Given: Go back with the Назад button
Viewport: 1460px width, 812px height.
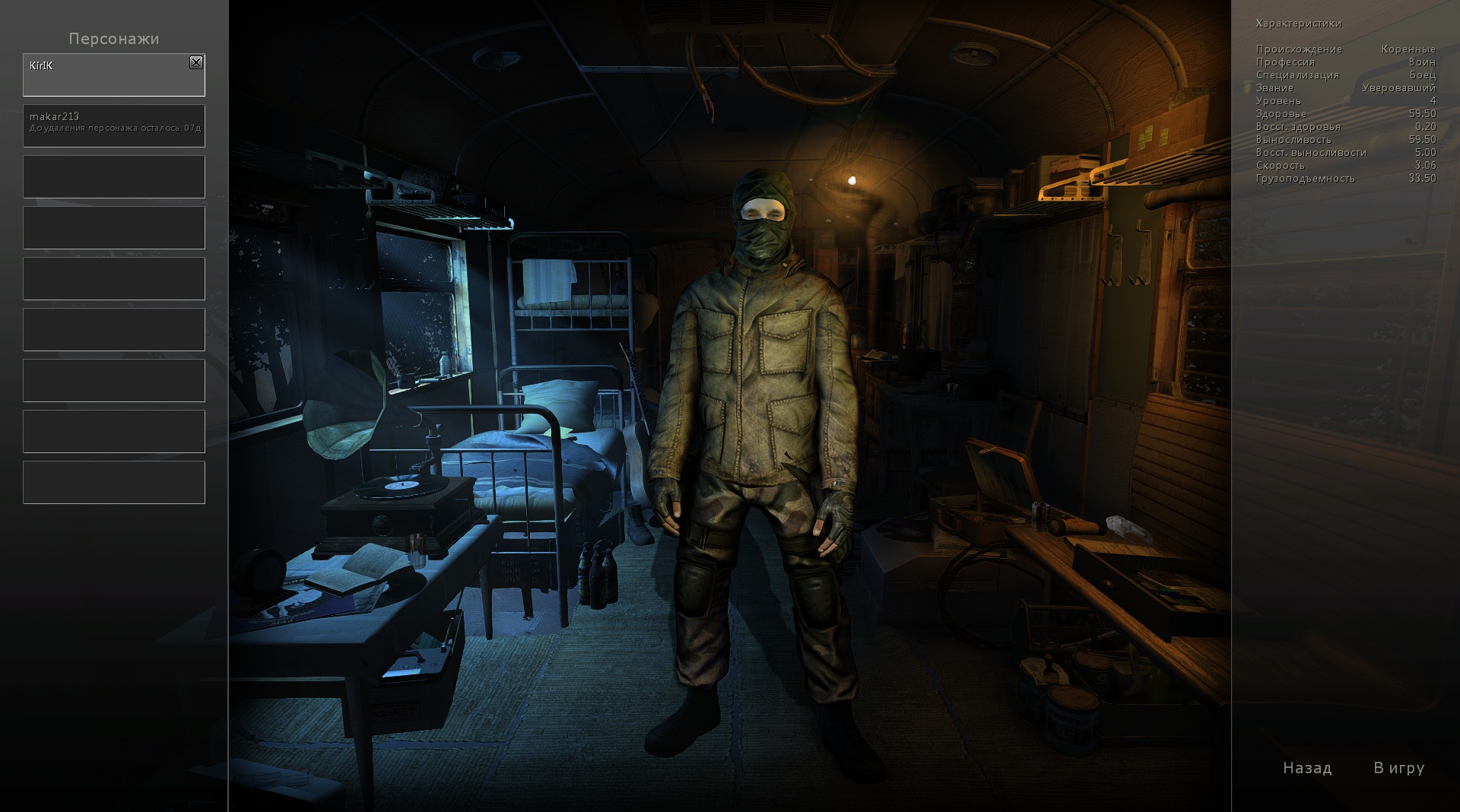Looking at the screenshot, I should point(1307,768).
